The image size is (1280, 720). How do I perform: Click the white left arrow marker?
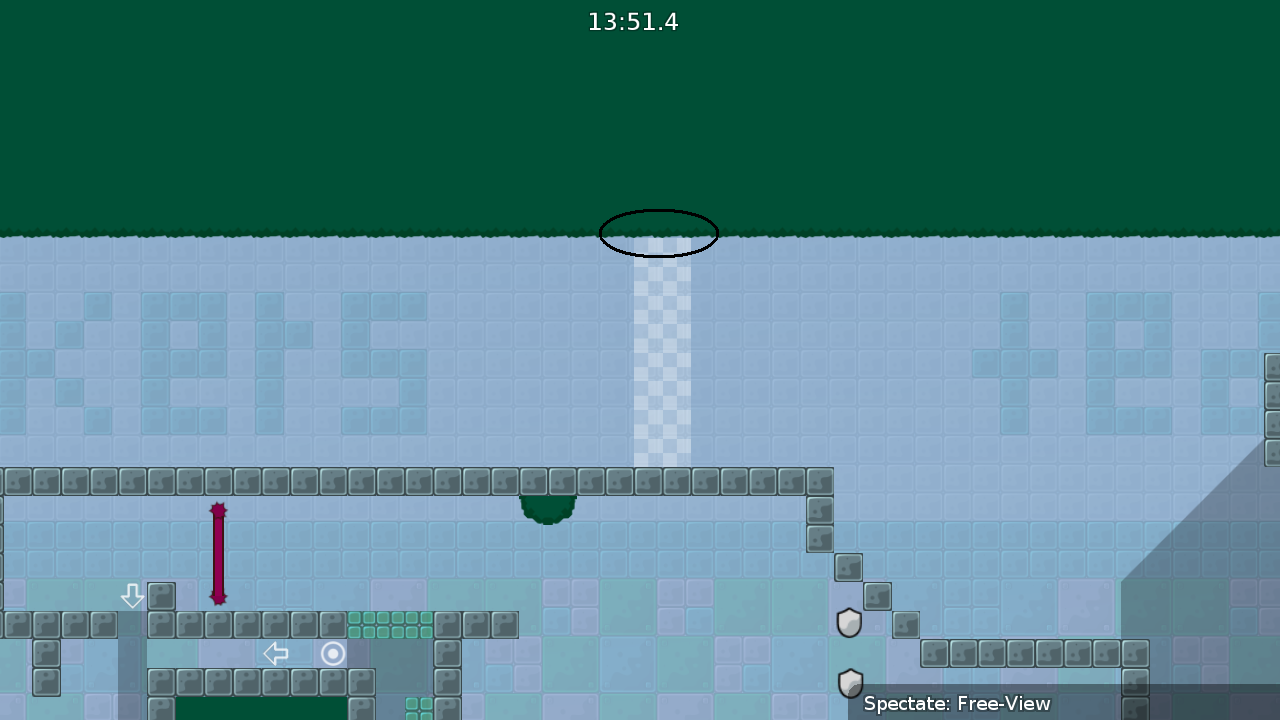coord(277,653)
